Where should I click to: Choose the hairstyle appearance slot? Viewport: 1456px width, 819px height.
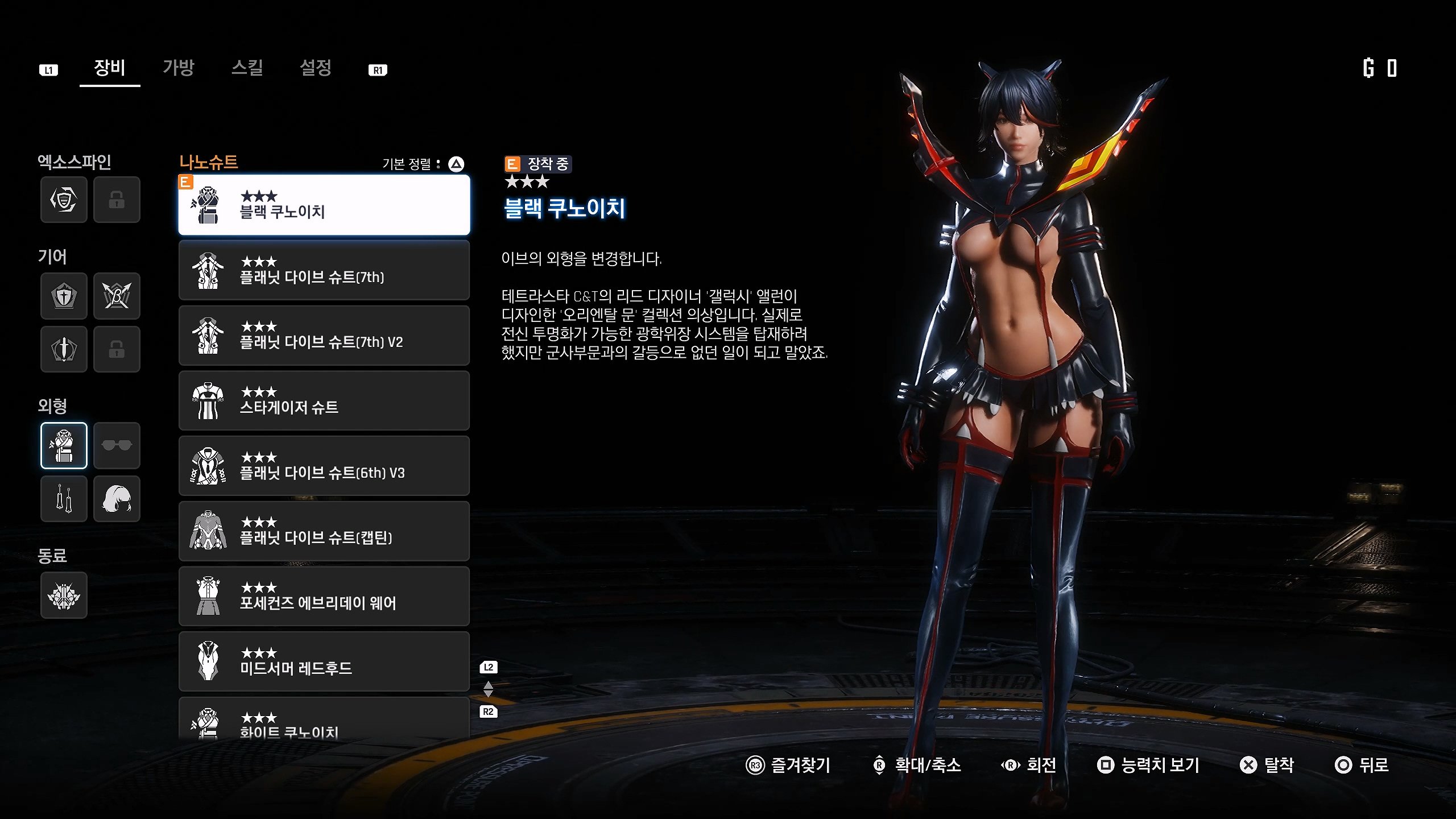117,499
